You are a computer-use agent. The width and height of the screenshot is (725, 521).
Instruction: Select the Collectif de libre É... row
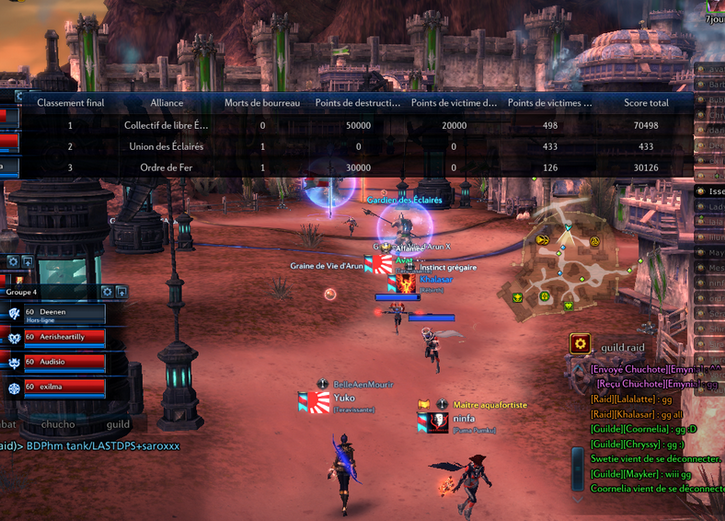tap(167, 126)
